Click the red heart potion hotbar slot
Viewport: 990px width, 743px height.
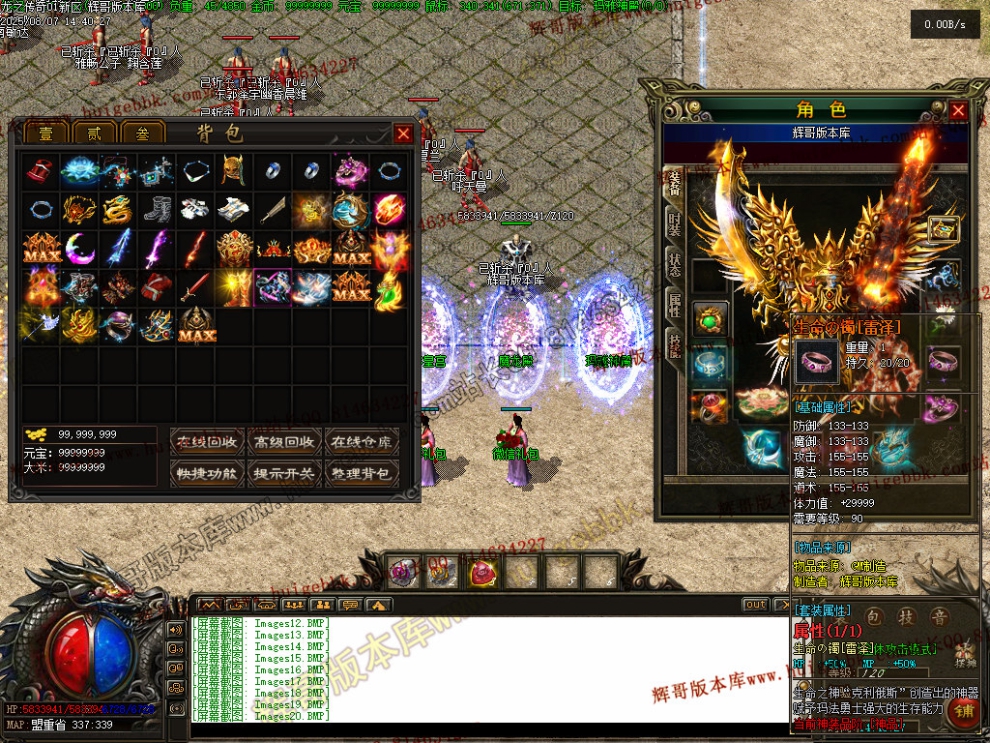[x=482, y=572]
